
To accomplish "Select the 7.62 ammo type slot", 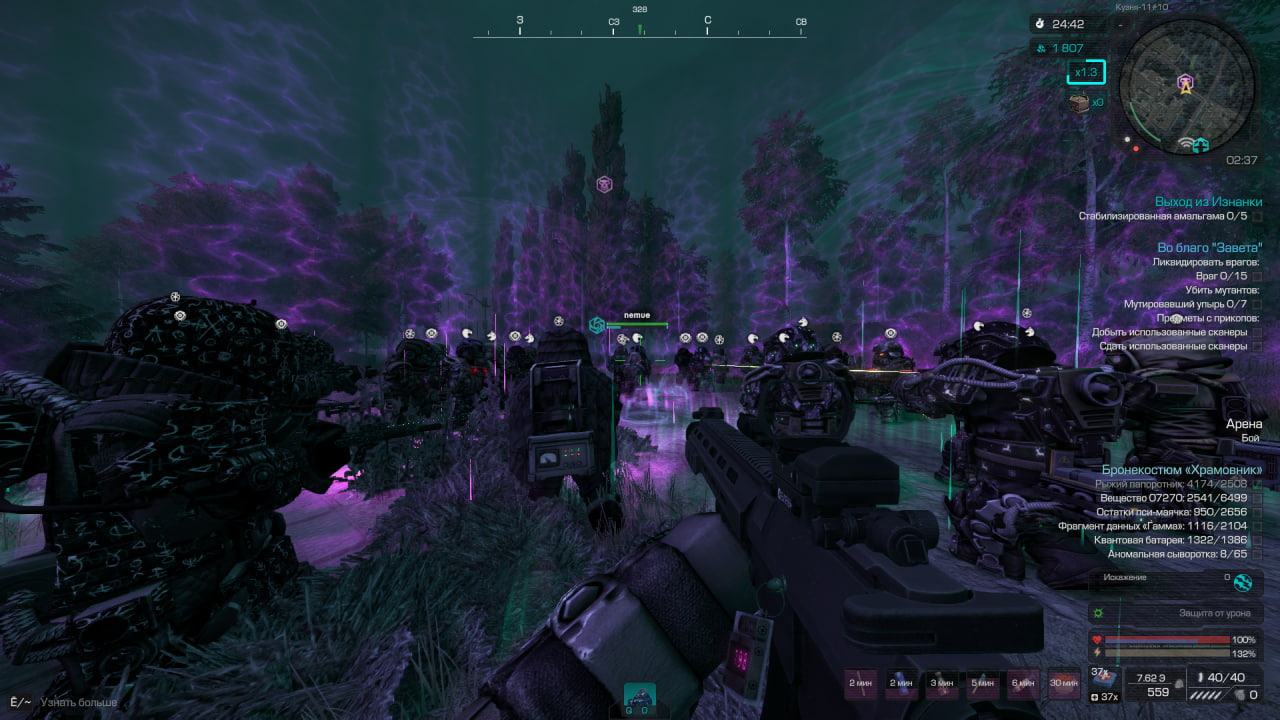I will (1152, 684).
